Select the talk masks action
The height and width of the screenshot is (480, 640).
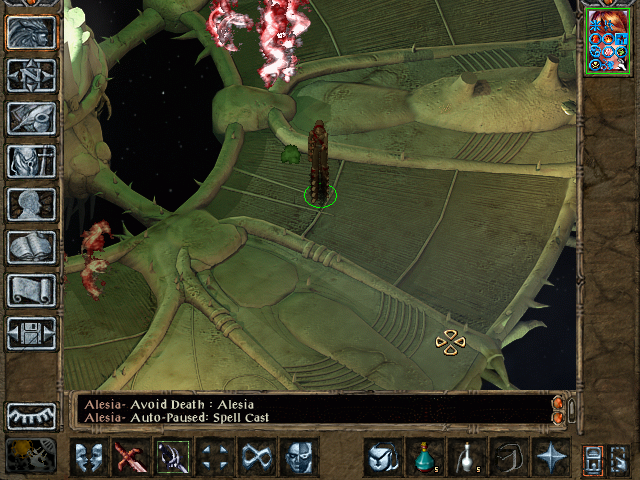[x=88, y=458]
